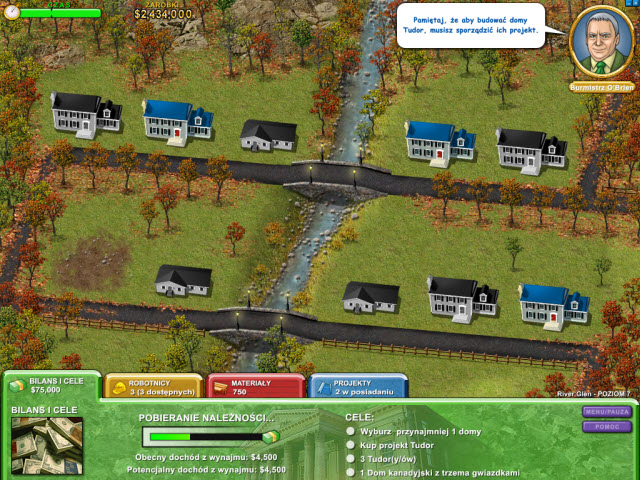Switch to the Robotnicy tab
The image size is (640, 480).
[x=152, y=387]
